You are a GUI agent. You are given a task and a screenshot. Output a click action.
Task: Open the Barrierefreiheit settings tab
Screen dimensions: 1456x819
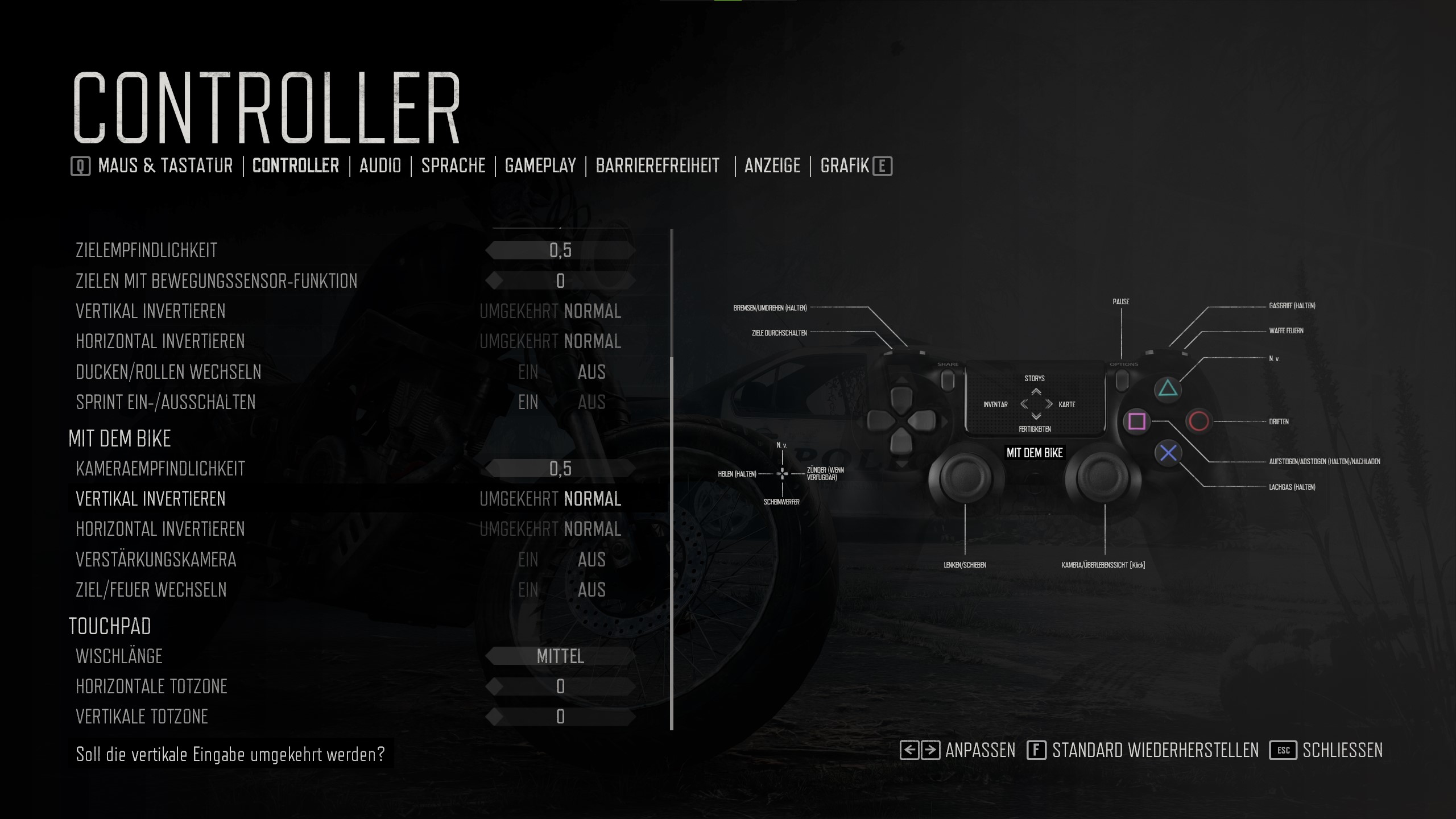coord(657,166)
